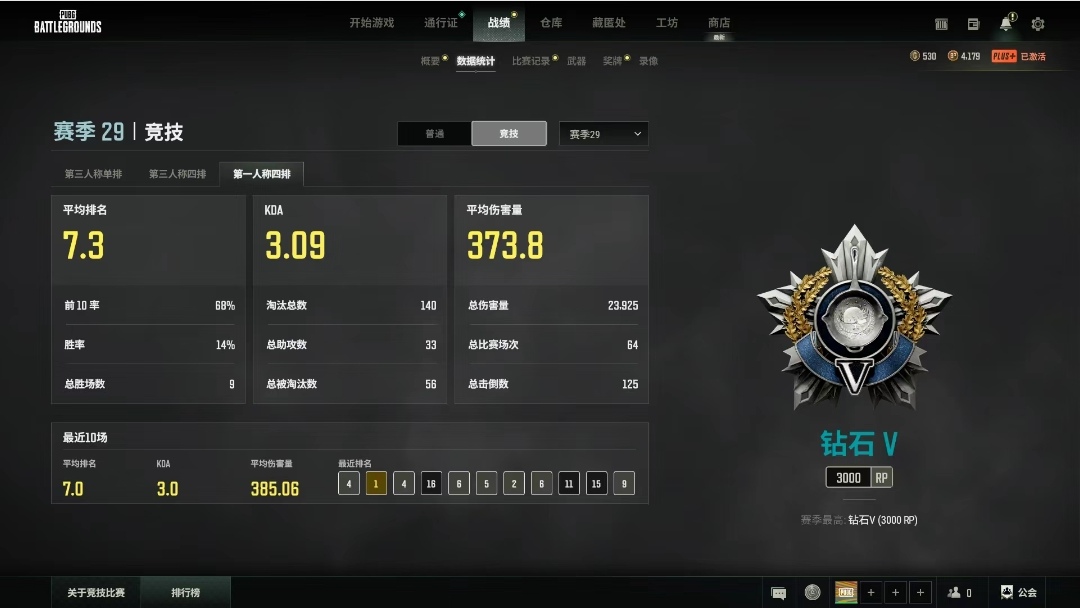The height and width of the screenshot is (608, 1080).
Task: Switch to the 概要 overview tab
Action: (x=430, y=61)
